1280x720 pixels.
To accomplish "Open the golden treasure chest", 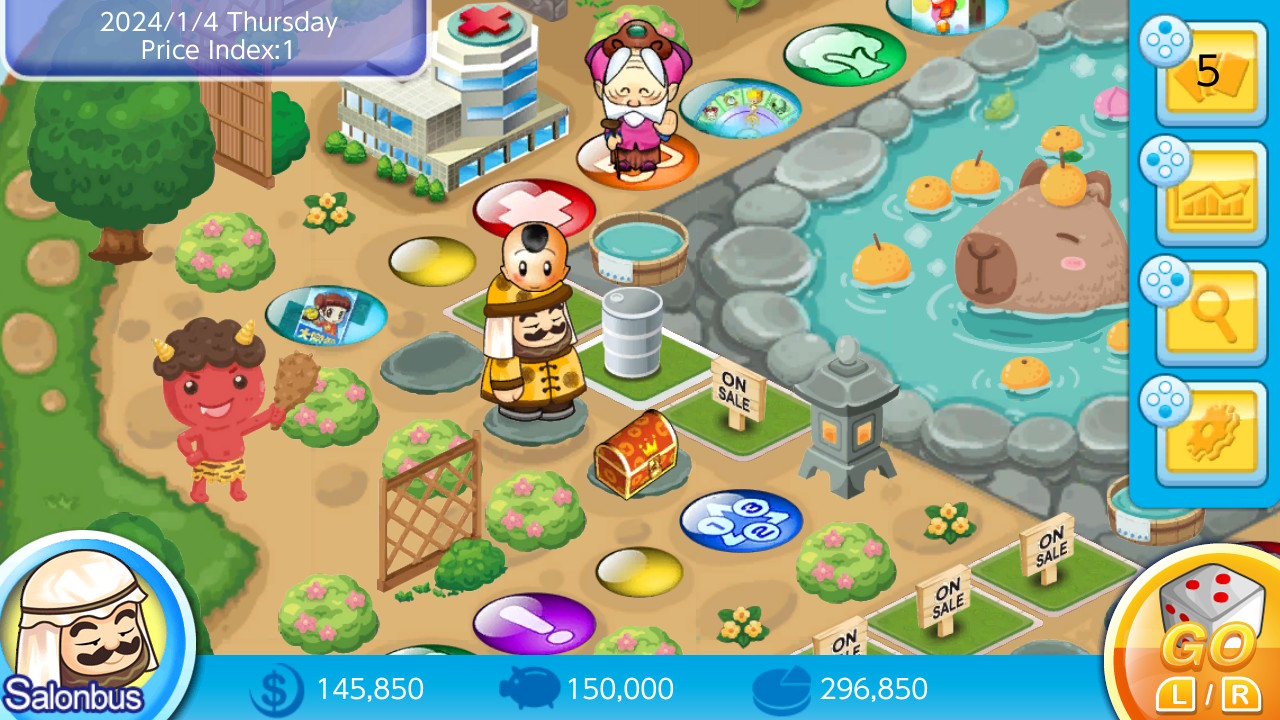I will 638,455.
